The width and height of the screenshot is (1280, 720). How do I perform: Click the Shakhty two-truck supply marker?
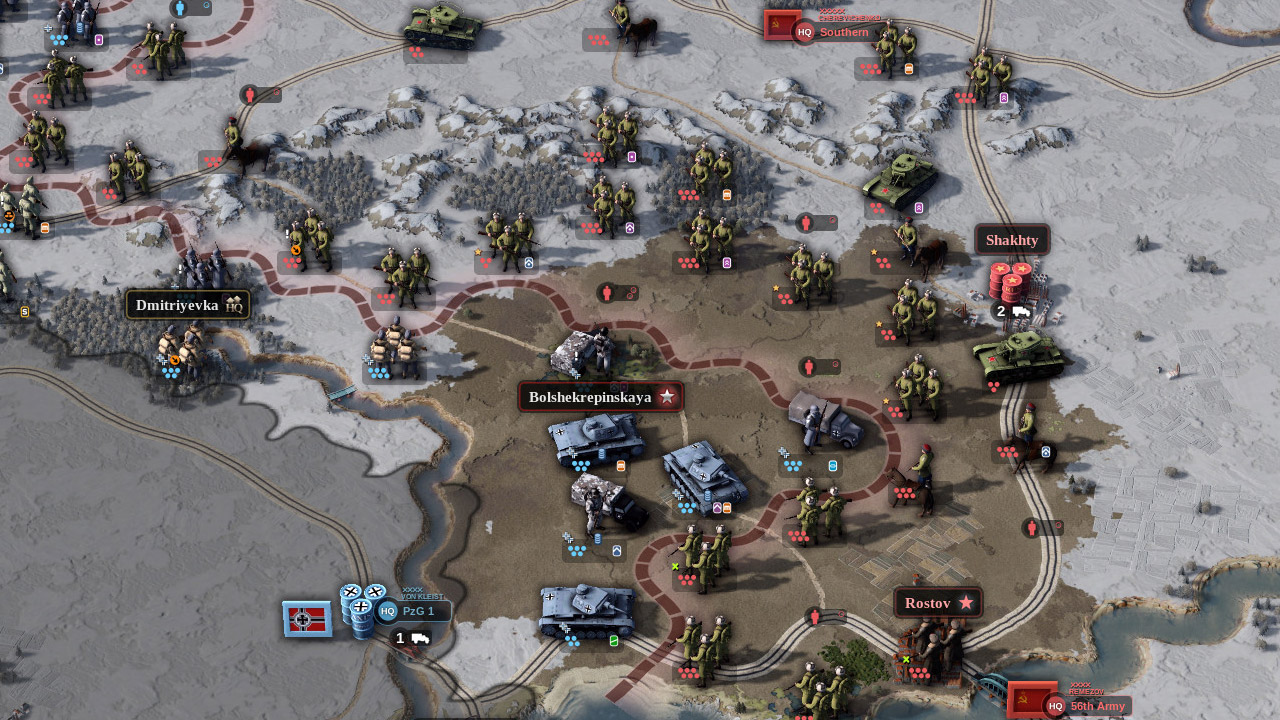[x=1010, y=311]
